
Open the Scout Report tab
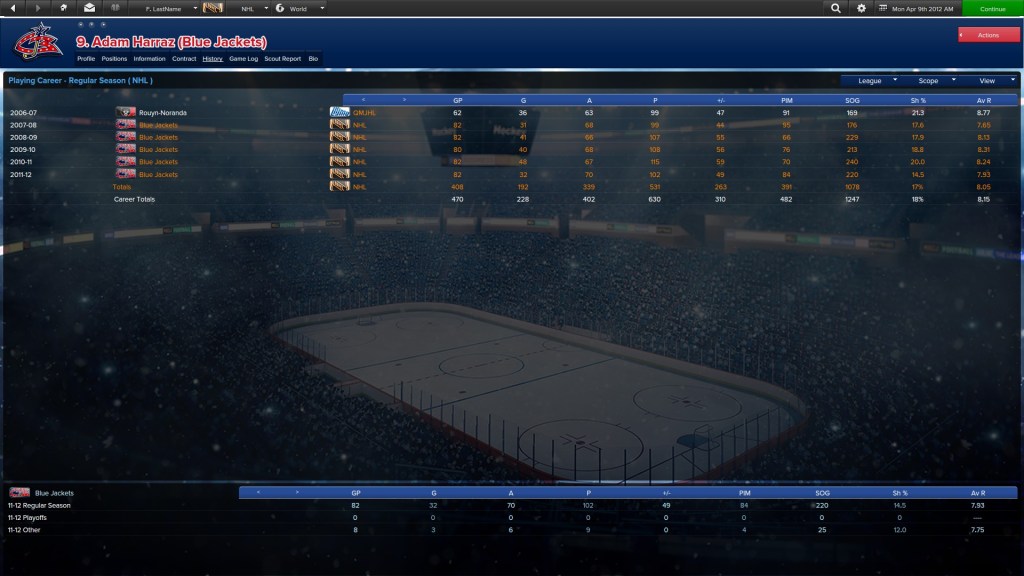point(283,59)
